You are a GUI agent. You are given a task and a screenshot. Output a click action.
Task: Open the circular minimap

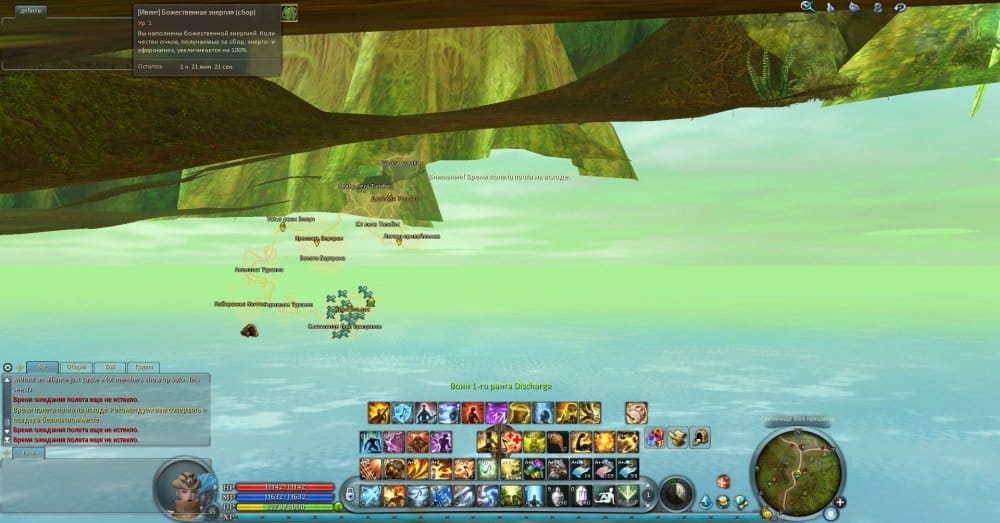coord(796,469)
